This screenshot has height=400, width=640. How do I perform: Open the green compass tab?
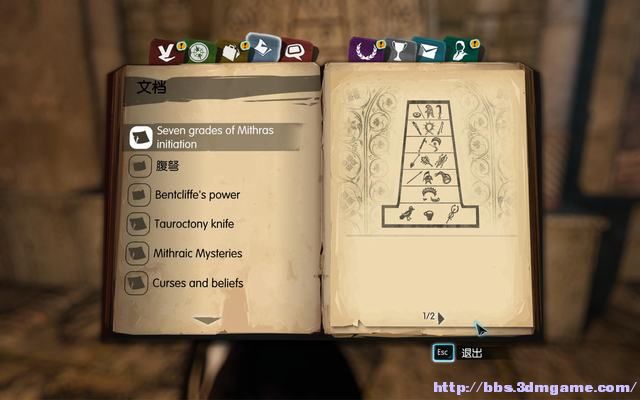[200, 51]
